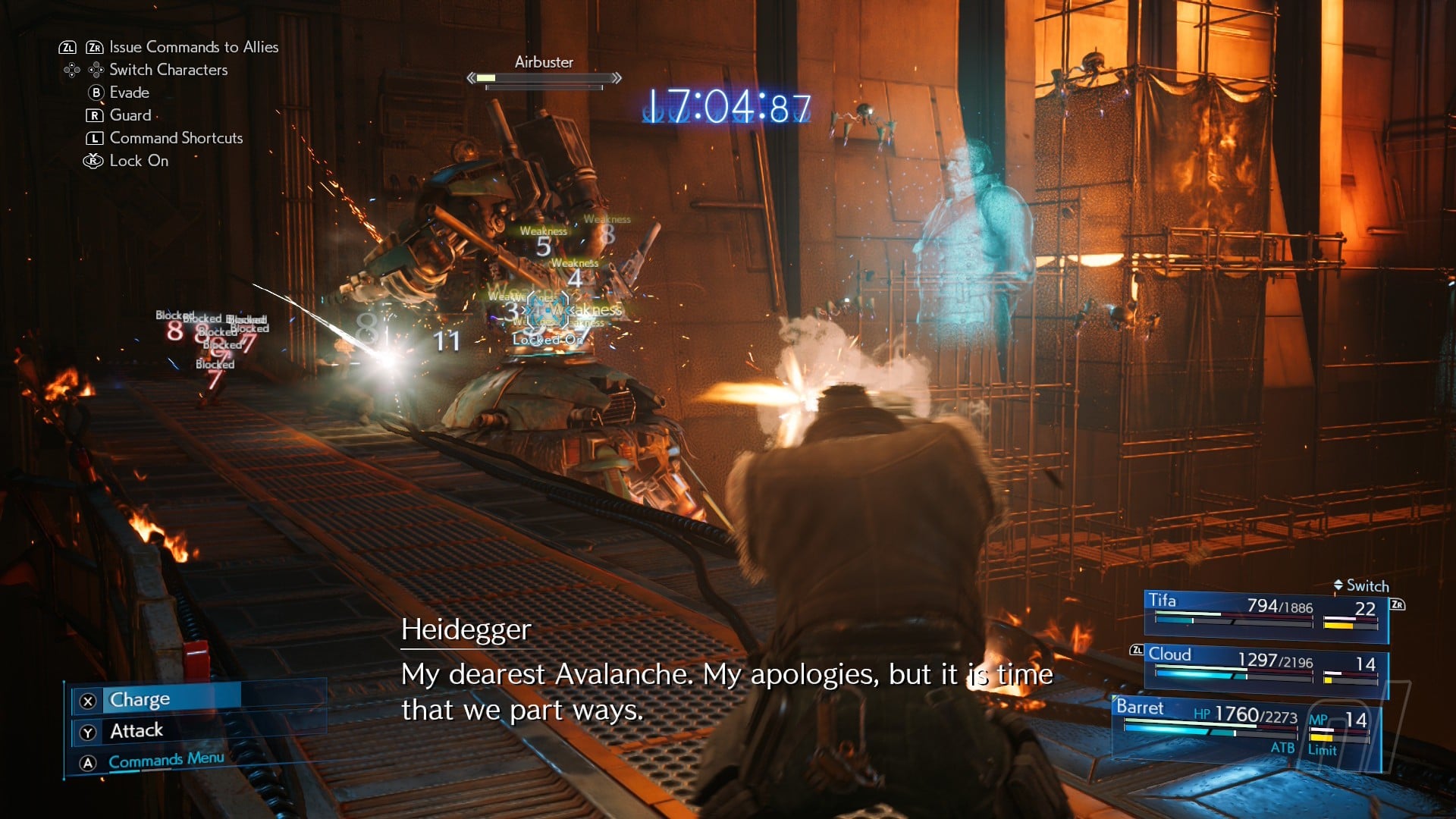Select the Charge command
The image size is (1456, 819).
click(140, 699)
